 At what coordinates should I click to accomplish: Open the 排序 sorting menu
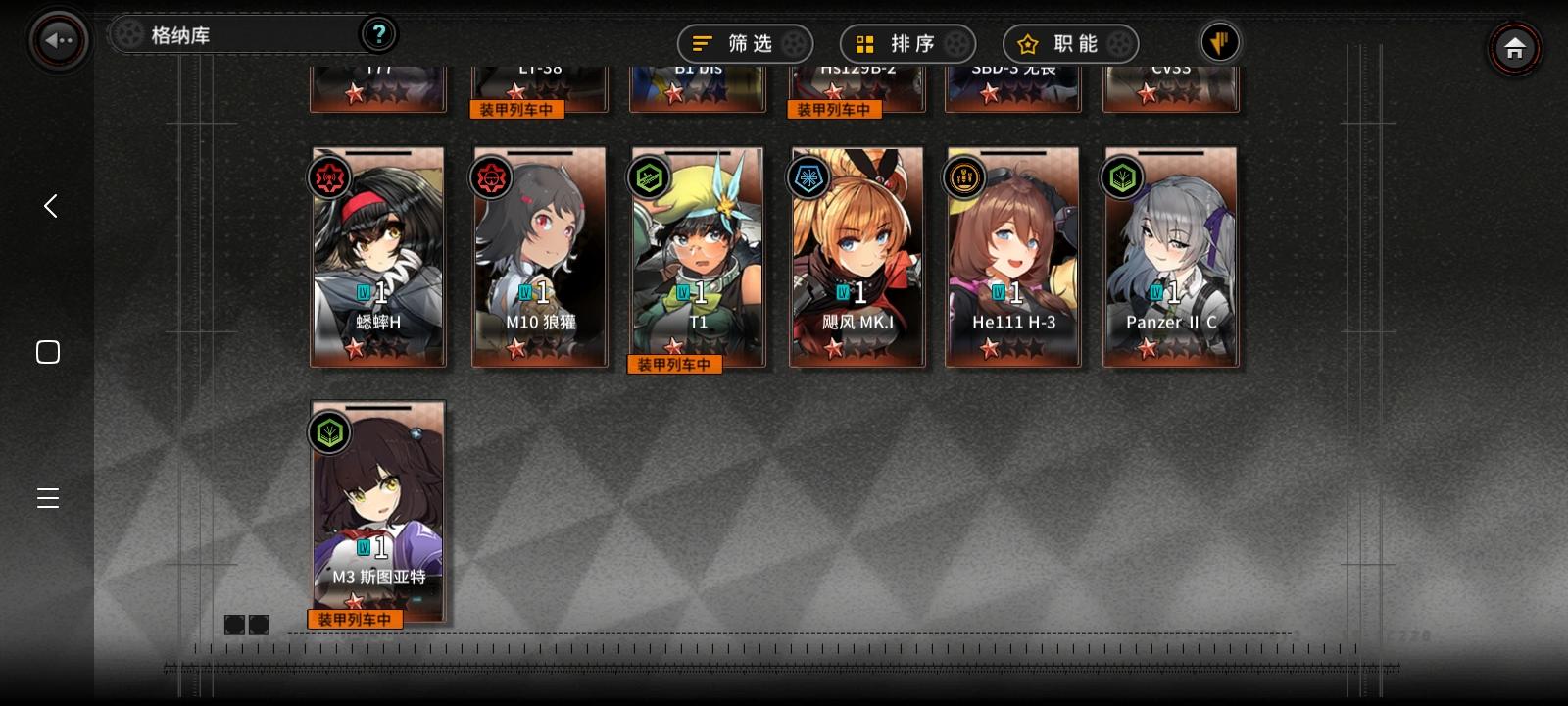click(906, 43)
